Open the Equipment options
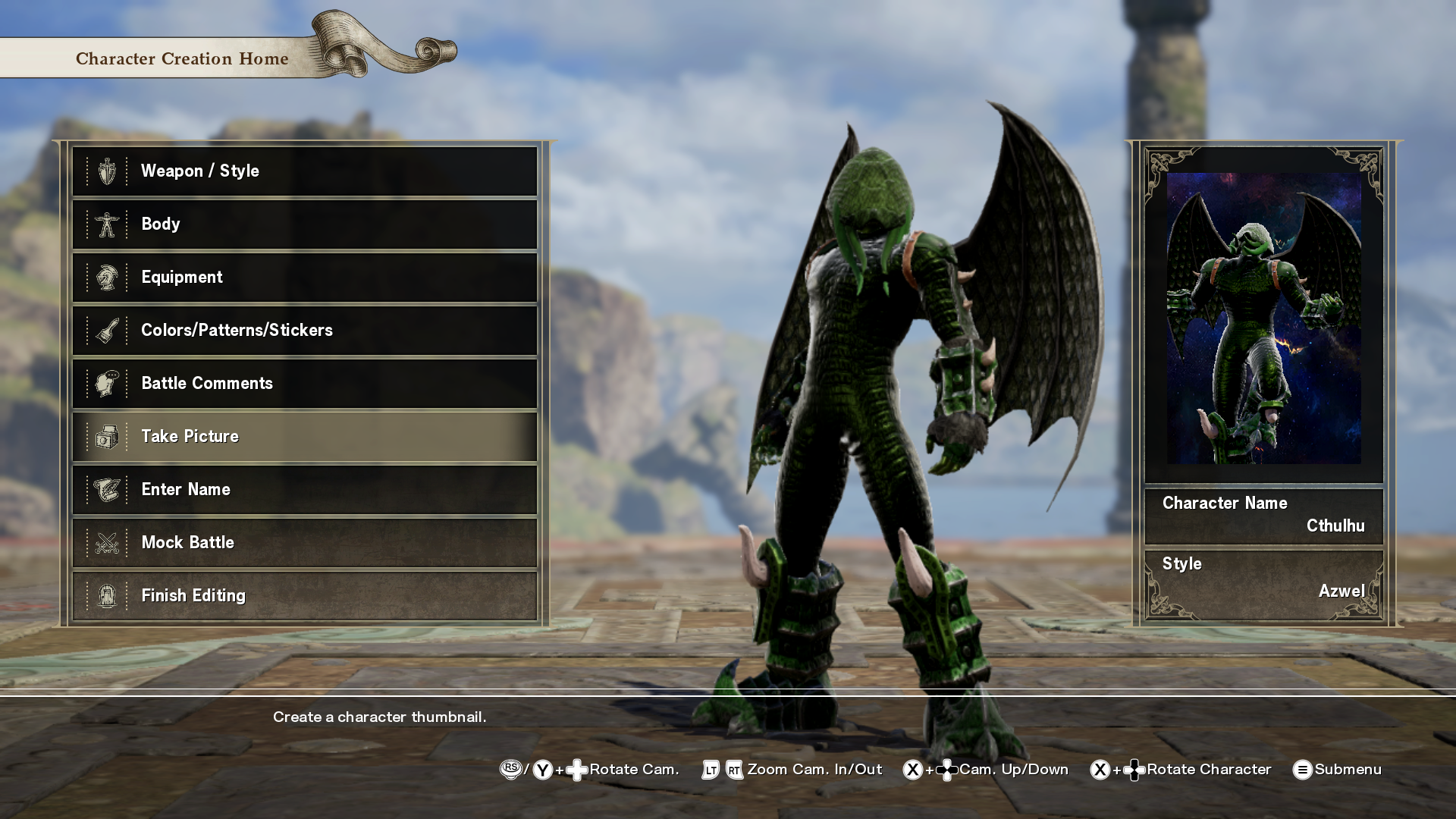The image size is (1456, 819). (304, 278)
